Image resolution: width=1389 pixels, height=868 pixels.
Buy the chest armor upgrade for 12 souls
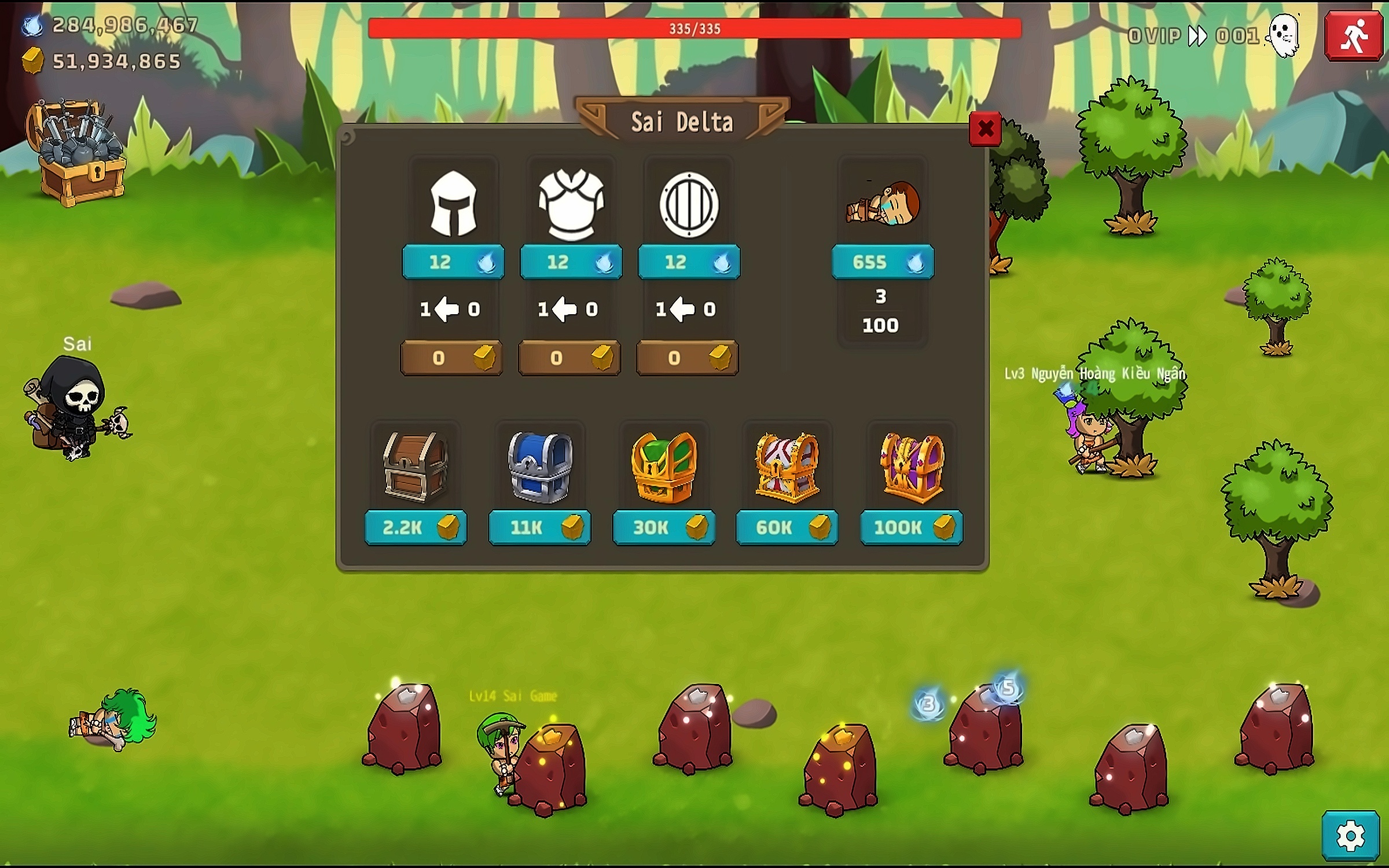click(571, 262)
